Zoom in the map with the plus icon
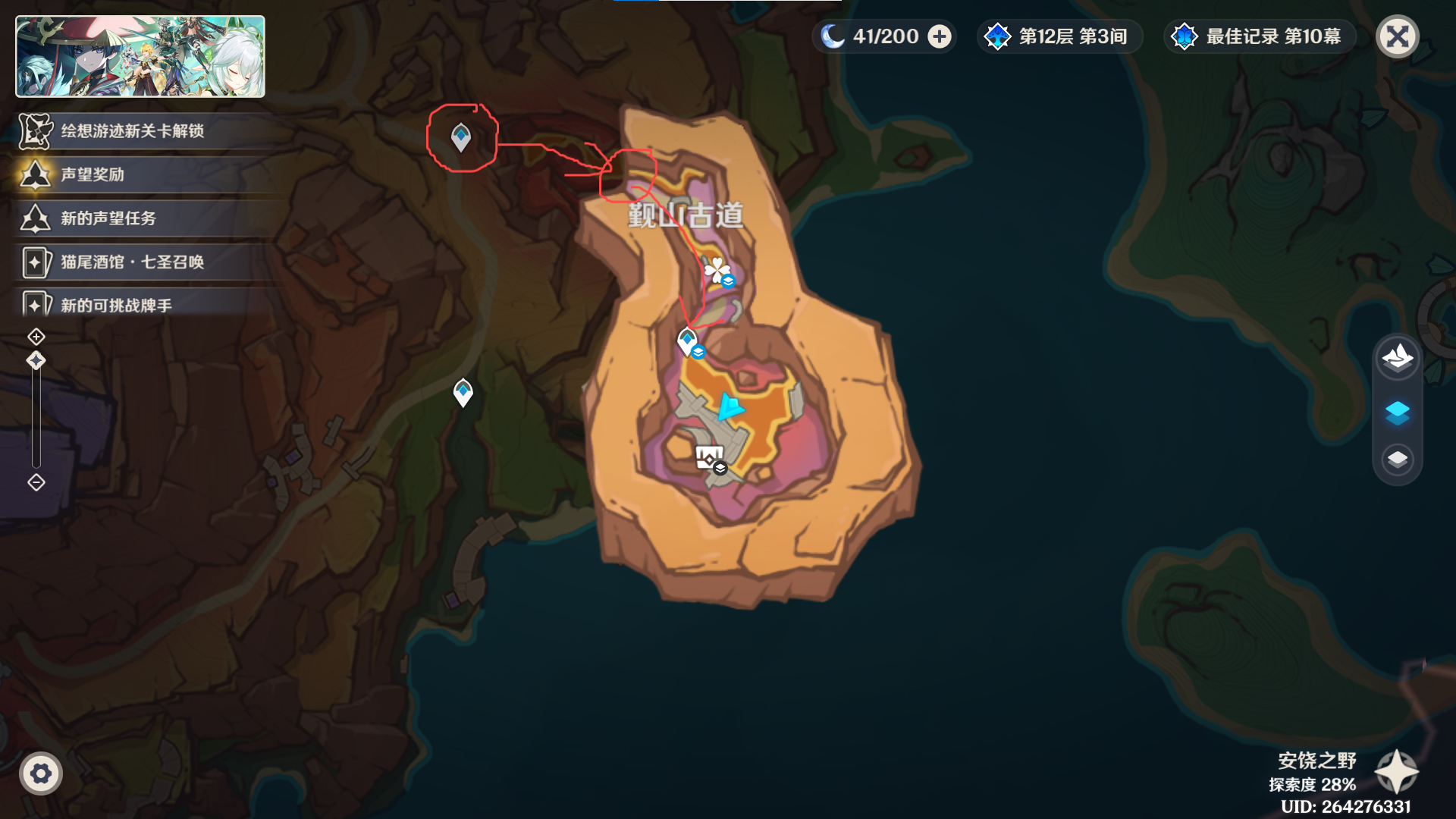 pos(36,337)
